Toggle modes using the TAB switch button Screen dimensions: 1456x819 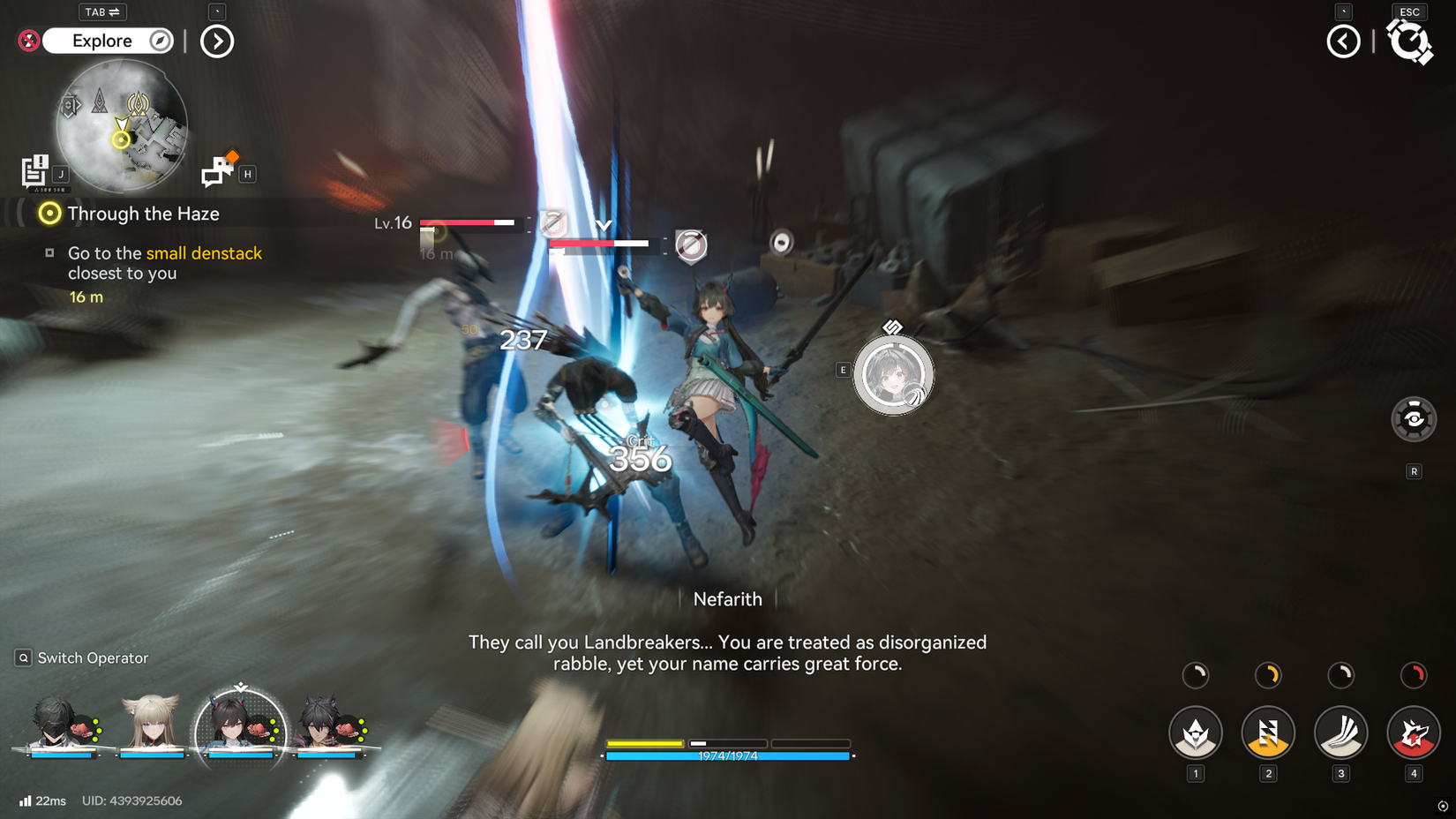click(102, 11)
